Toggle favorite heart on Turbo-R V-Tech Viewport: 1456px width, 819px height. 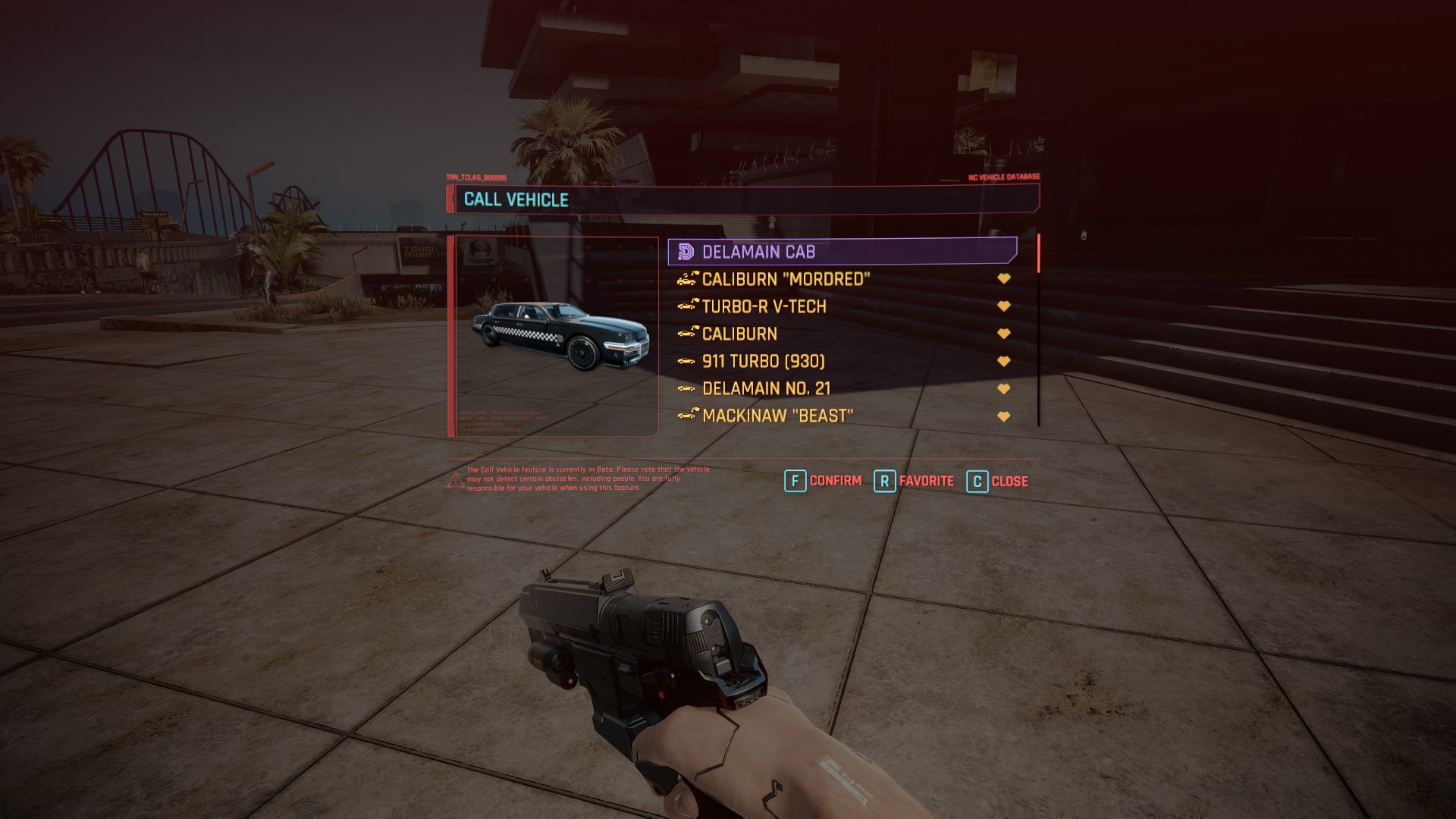pos(1003,306)
